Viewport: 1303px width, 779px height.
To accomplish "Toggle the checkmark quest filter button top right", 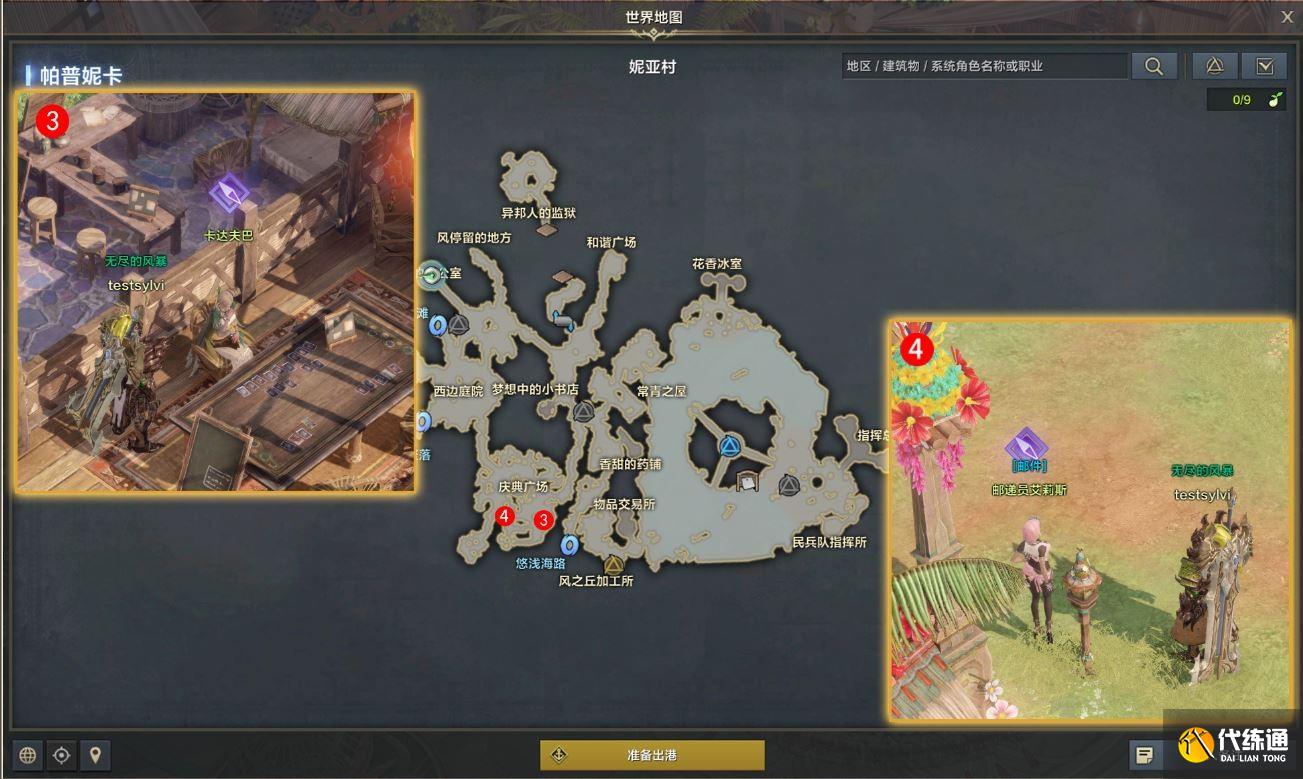I will coord(1264,65).
